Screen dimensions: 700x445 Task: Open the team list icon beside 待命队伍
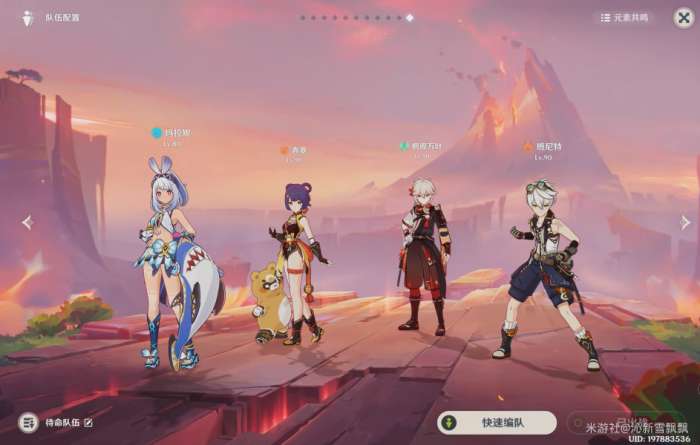coord(28,423)
